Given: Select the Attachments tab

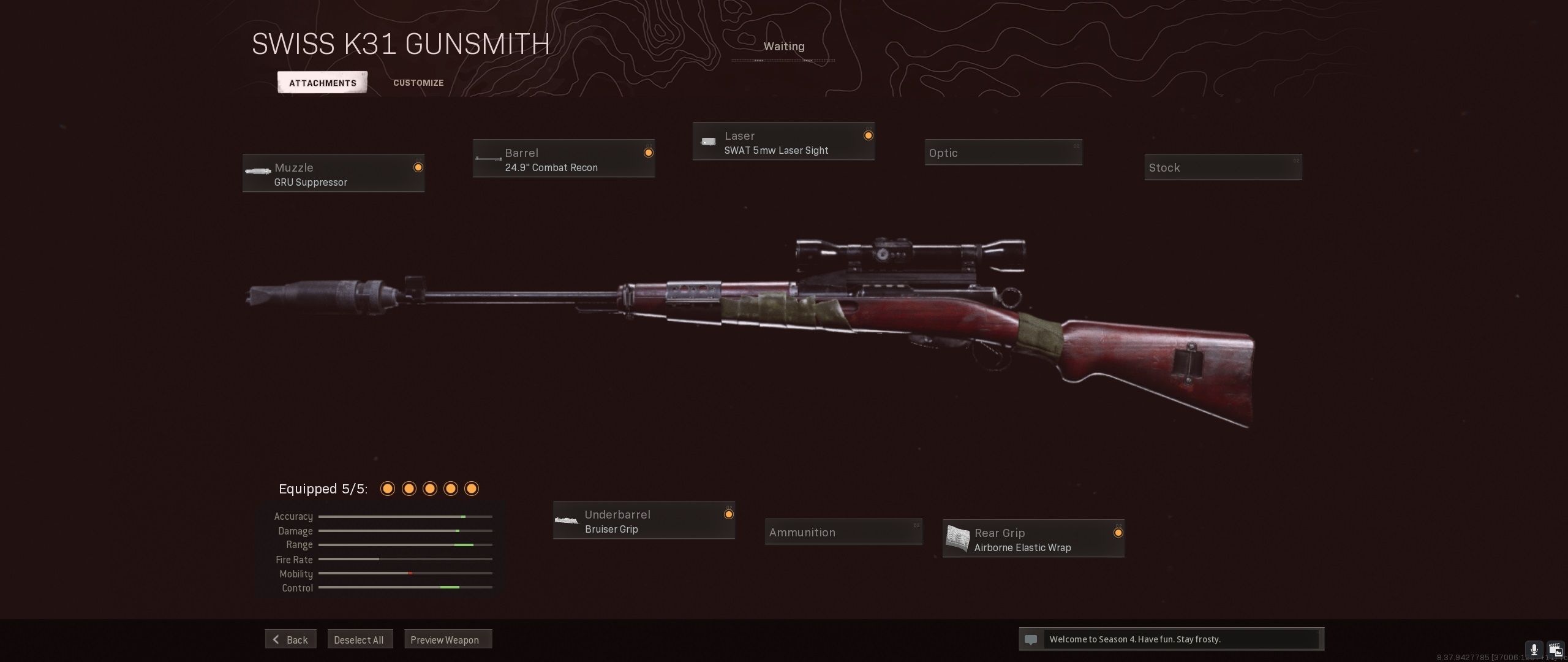Looking at the screenshot, I should [322, 82].
